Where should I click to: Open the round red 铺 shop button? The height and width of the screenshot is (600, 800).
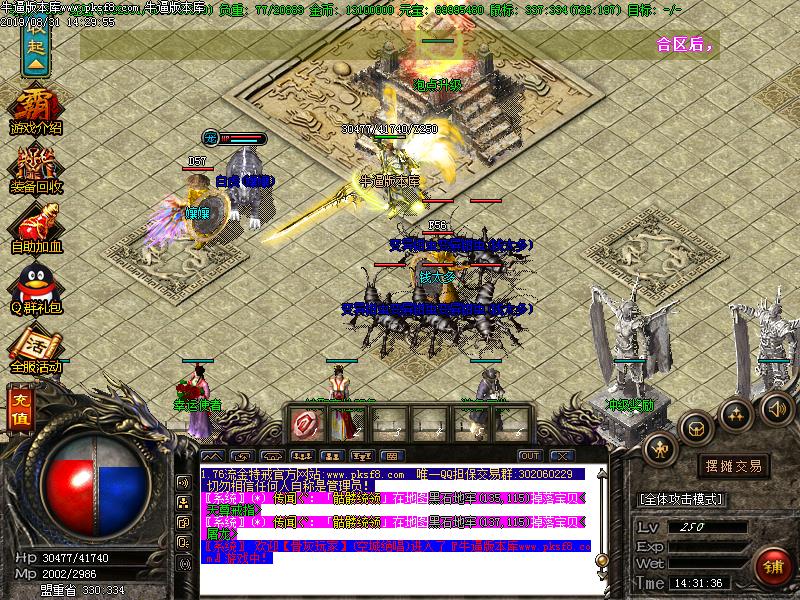(x=771, y=565)
